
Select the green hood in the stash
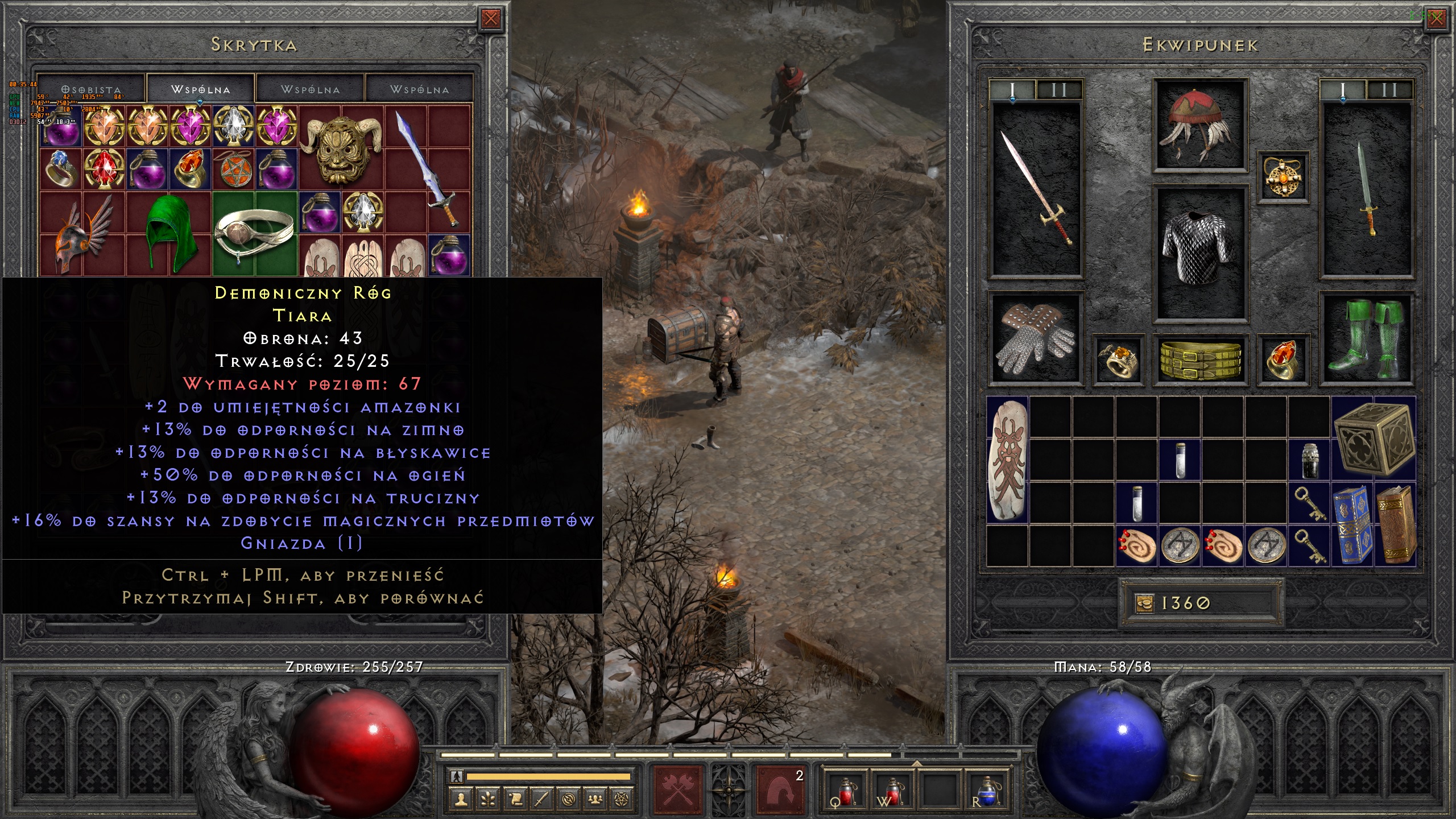point(168,233)
